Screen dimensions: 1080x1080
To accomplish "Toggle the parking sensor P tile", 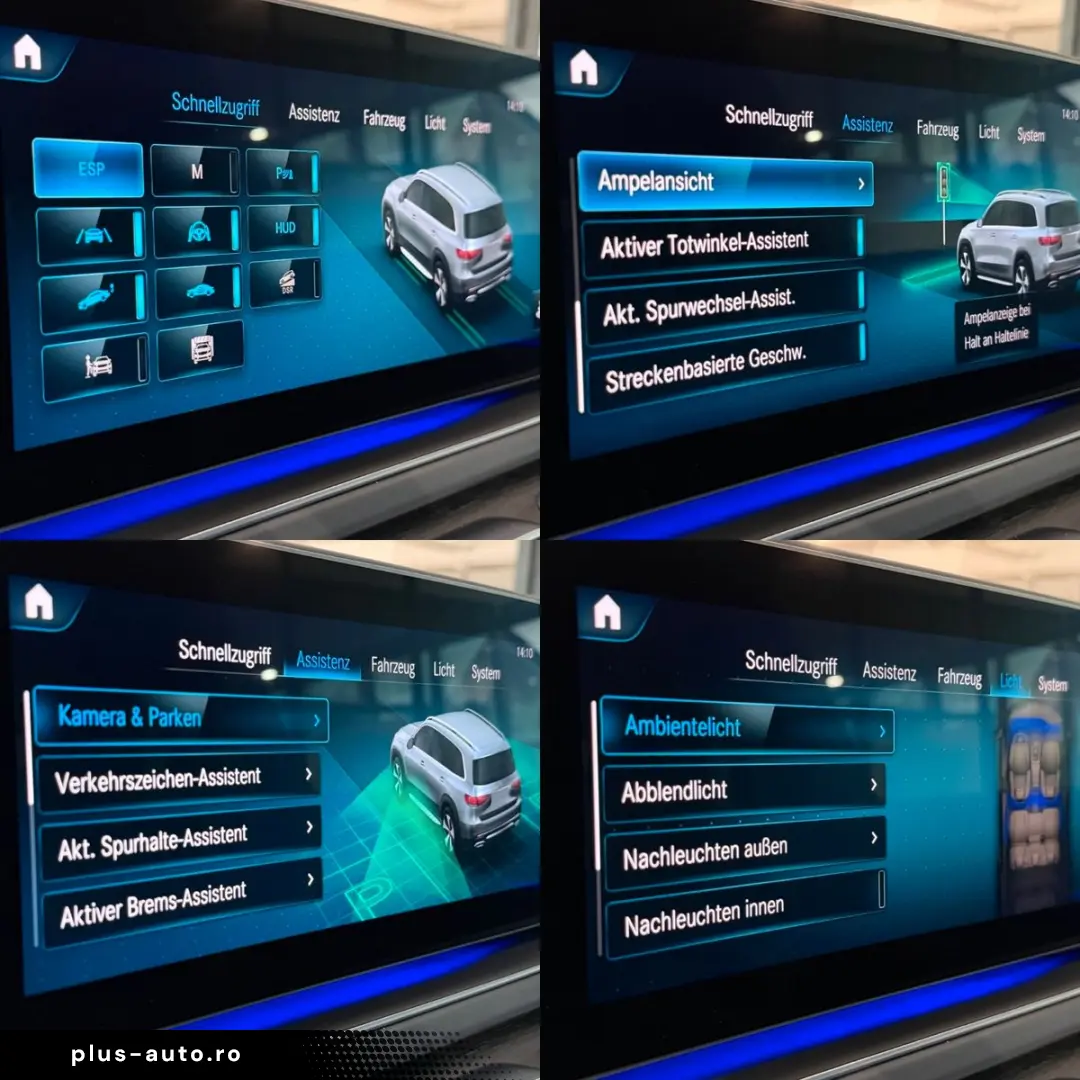I will coord(283,173).
